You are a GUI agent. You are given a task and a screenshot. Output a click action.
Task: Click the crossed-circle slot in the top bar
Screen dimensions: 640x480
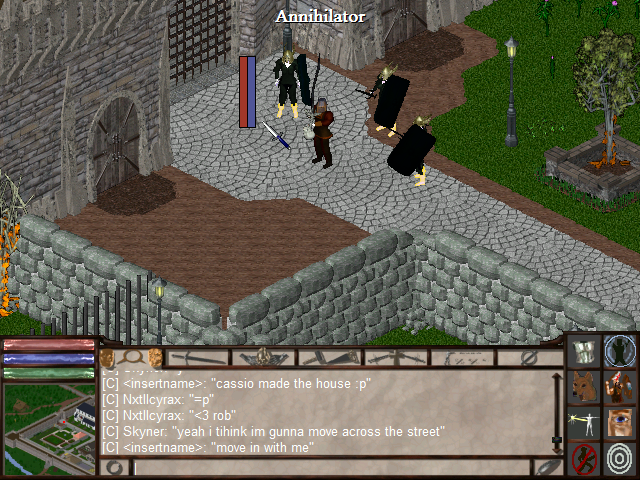tap(528, 357)
